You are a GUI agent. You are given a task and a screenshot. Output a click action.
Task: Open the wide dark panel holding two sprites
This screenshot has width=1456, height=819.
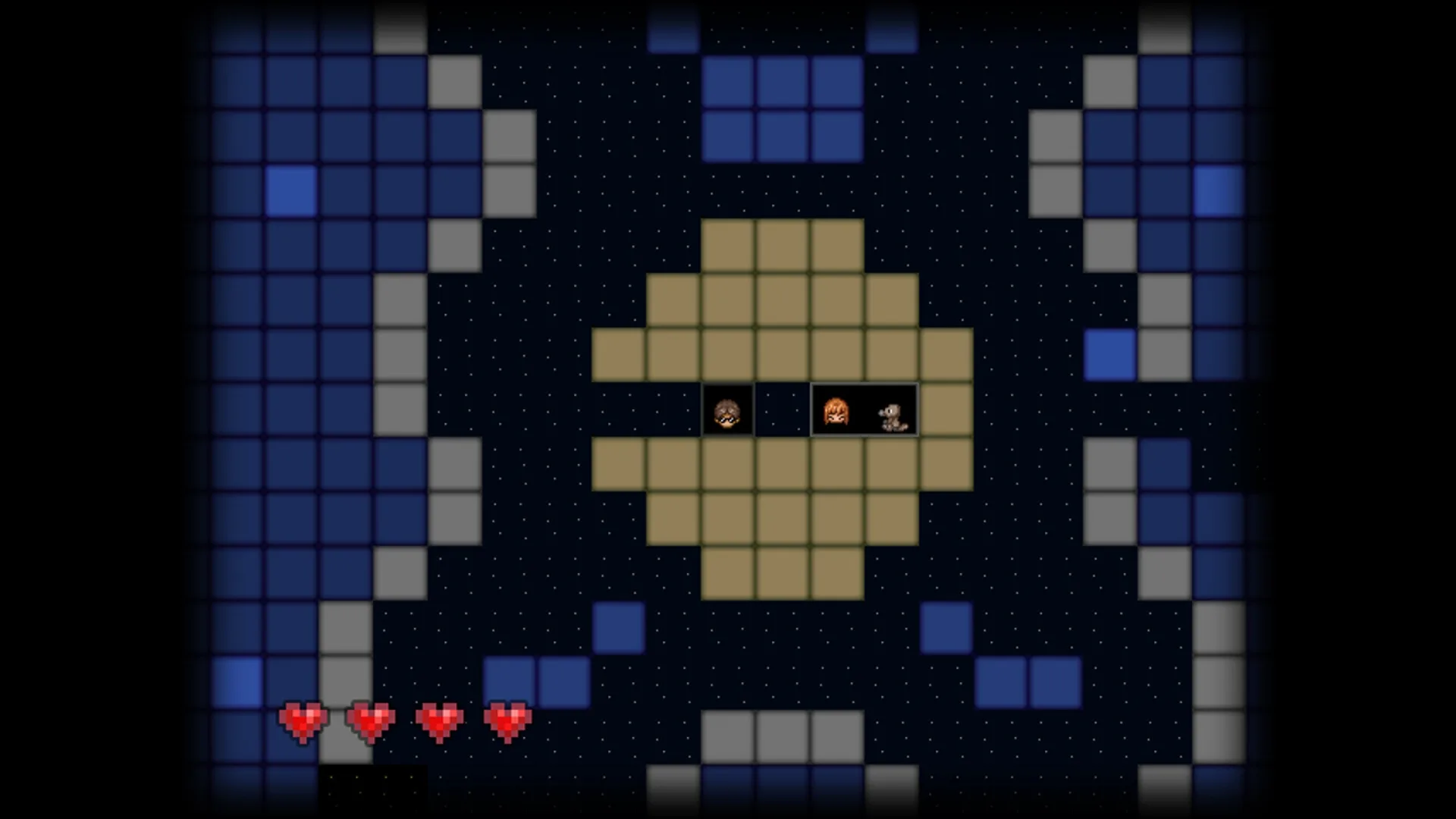tap(864, 409)
